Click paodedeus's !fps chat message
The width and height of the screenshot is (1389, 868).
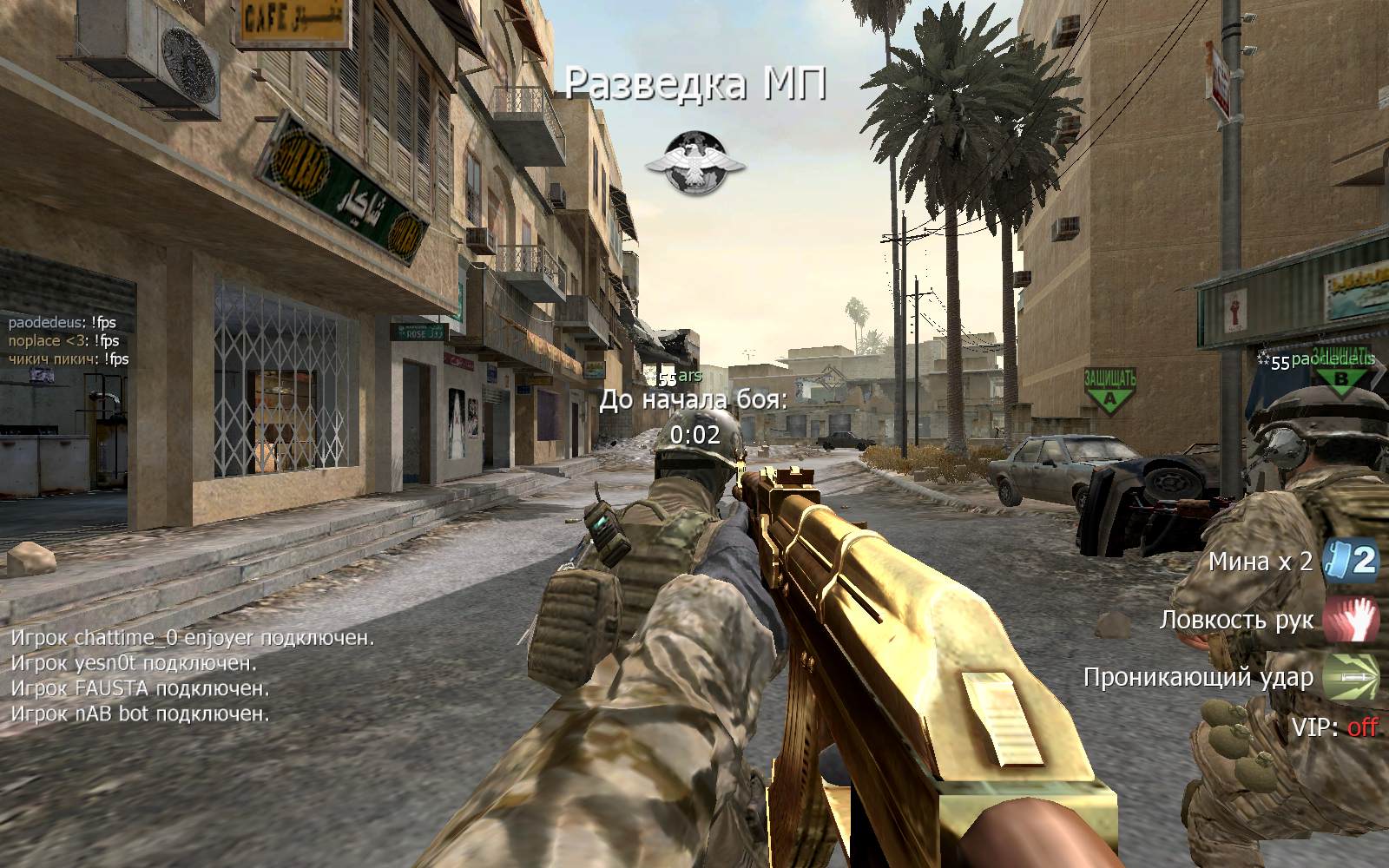[63, 322]
